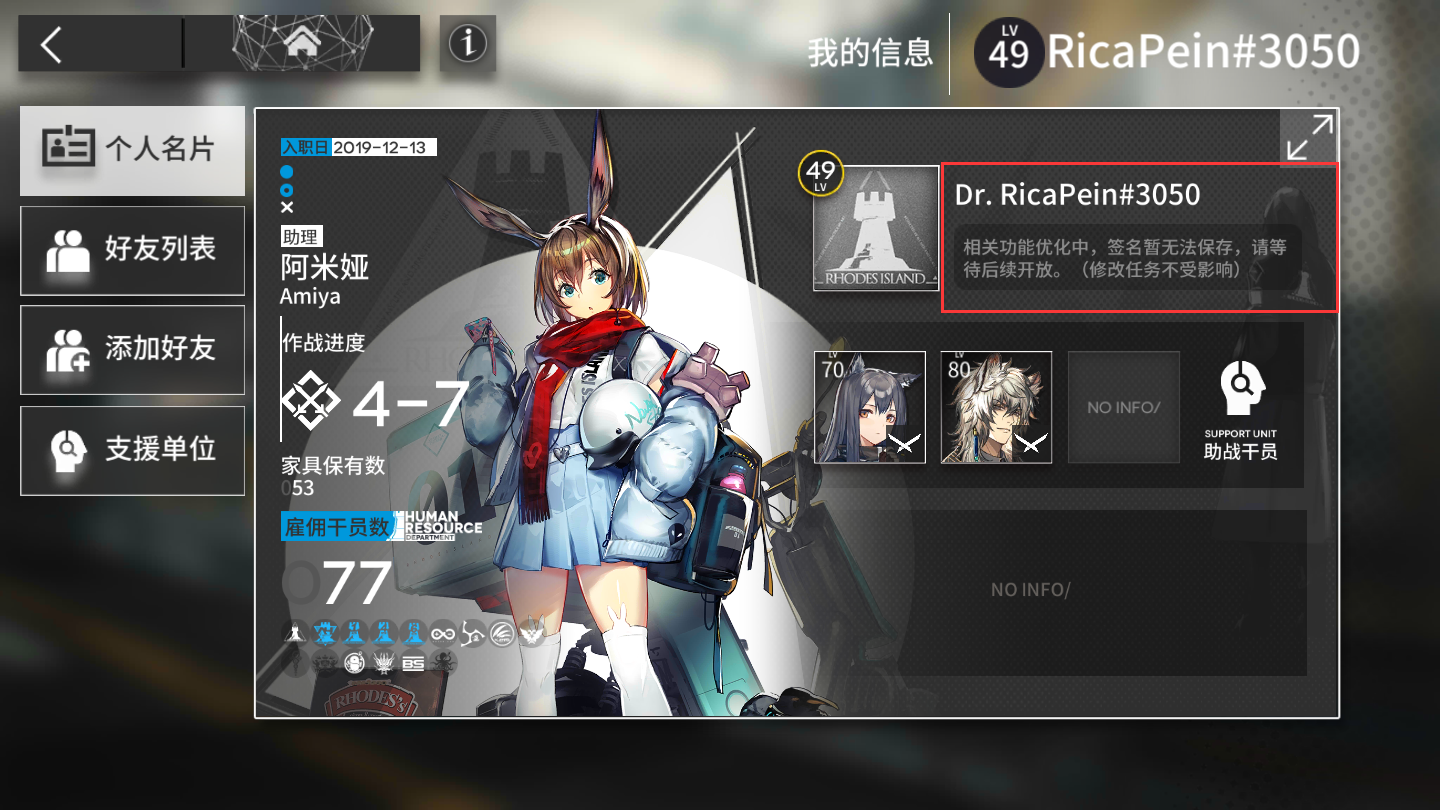Open the 好友列表 friends list
The width and height of the screenshot is (1440, 810).
132,250
